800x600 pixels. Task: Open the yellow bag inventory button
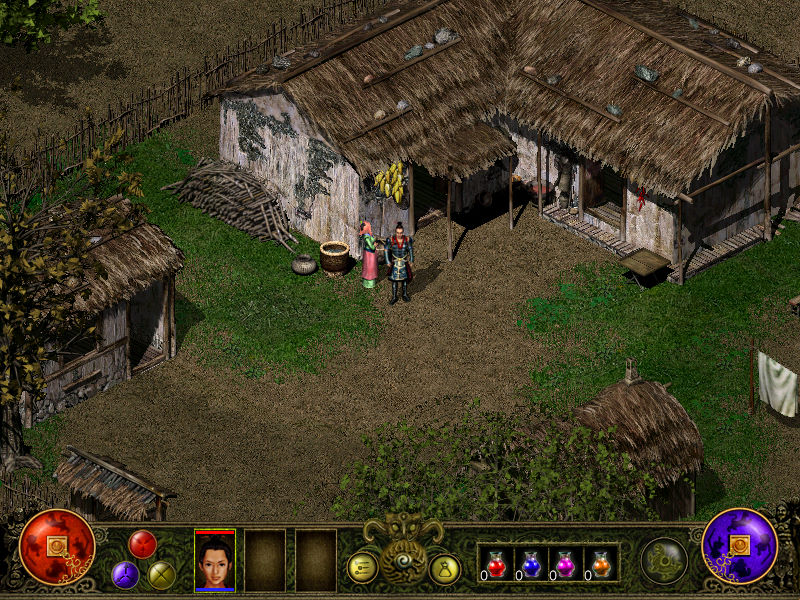click(444, 569)
